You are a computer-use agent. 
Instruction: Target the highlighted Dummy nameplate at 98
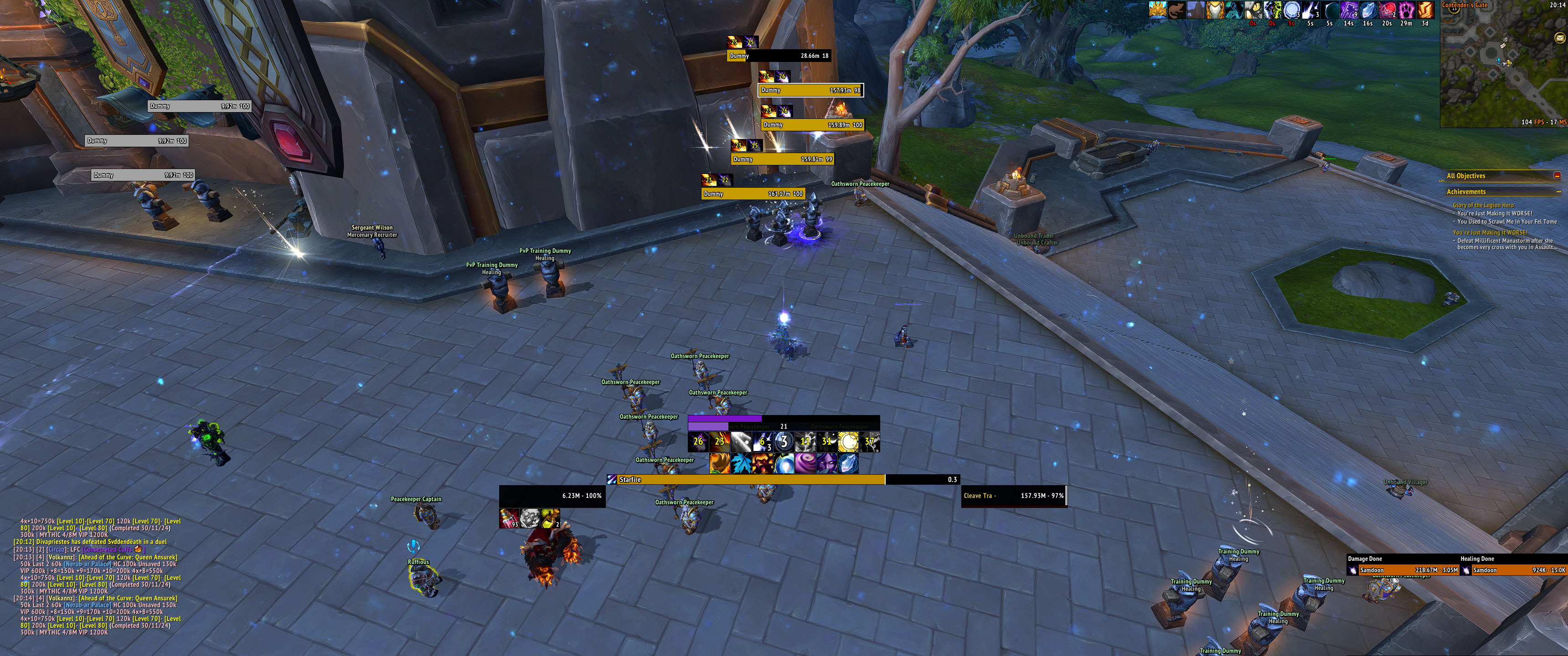[810, 90]
